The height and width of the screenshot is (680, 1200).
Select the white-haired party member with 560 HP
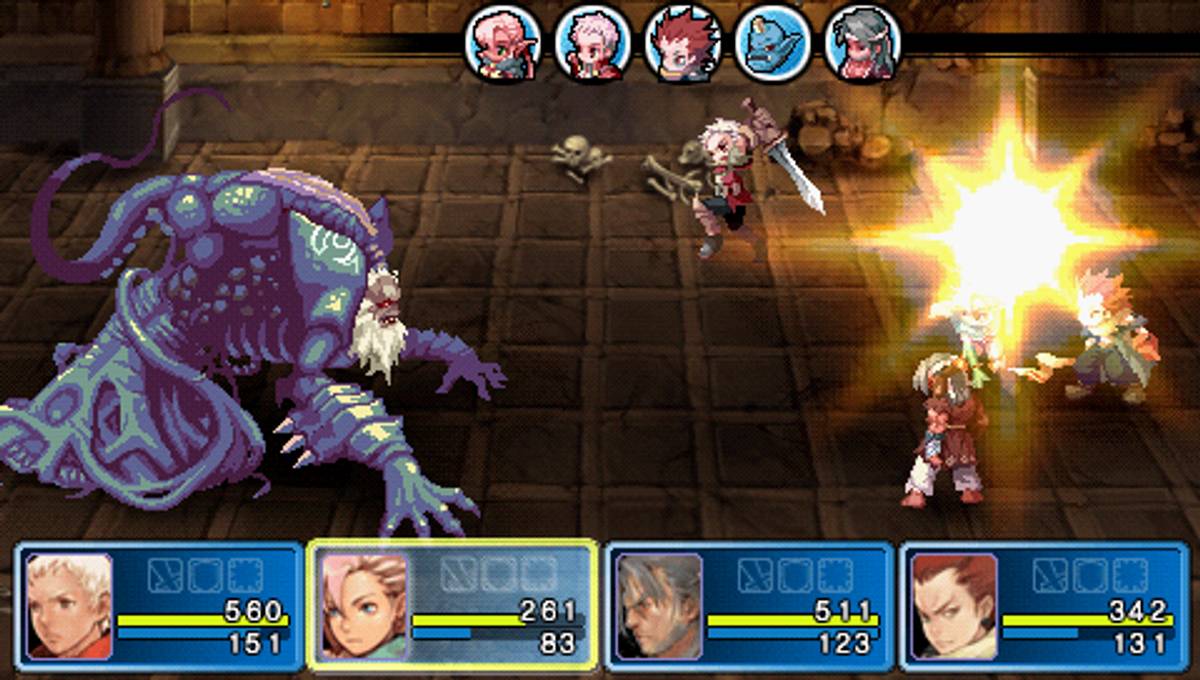click(160, 606)
